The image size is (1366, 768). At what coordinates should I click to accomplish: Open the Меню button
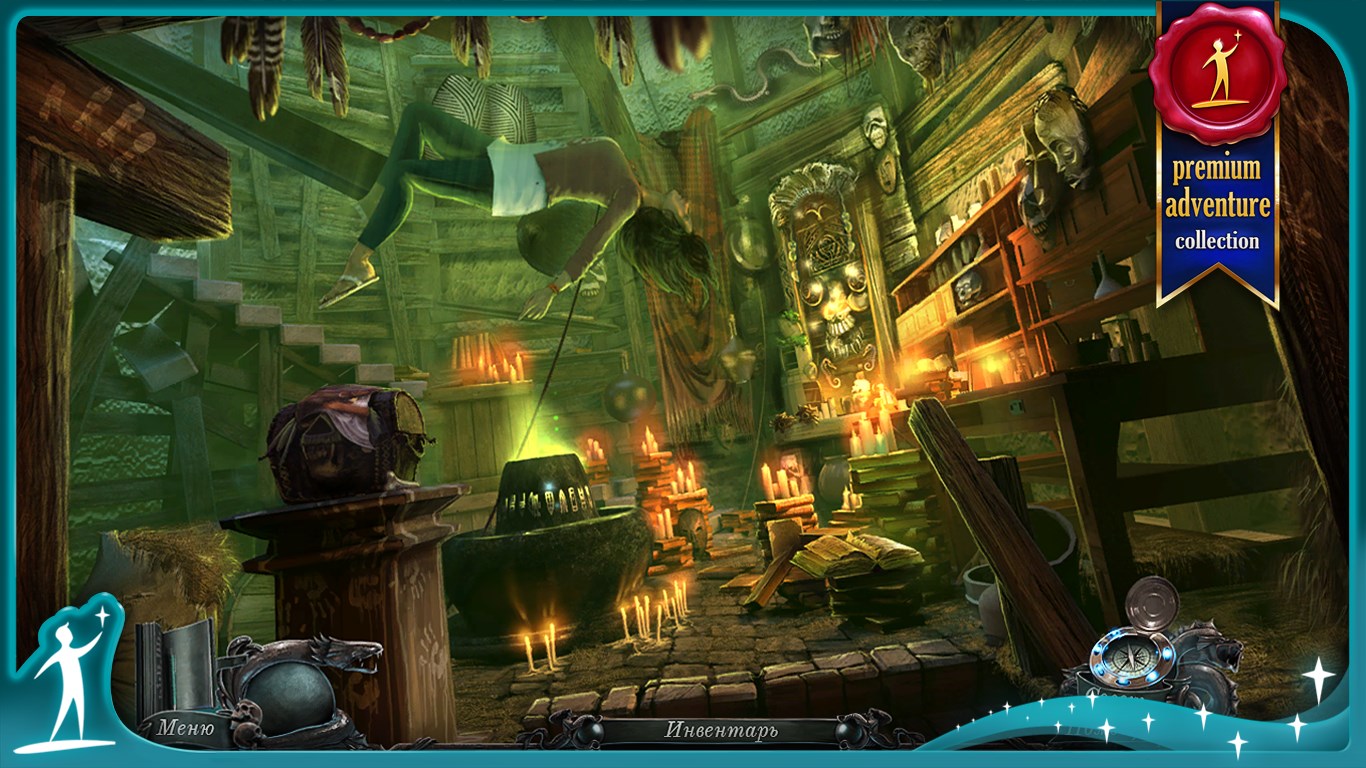[x=185, y=727]
